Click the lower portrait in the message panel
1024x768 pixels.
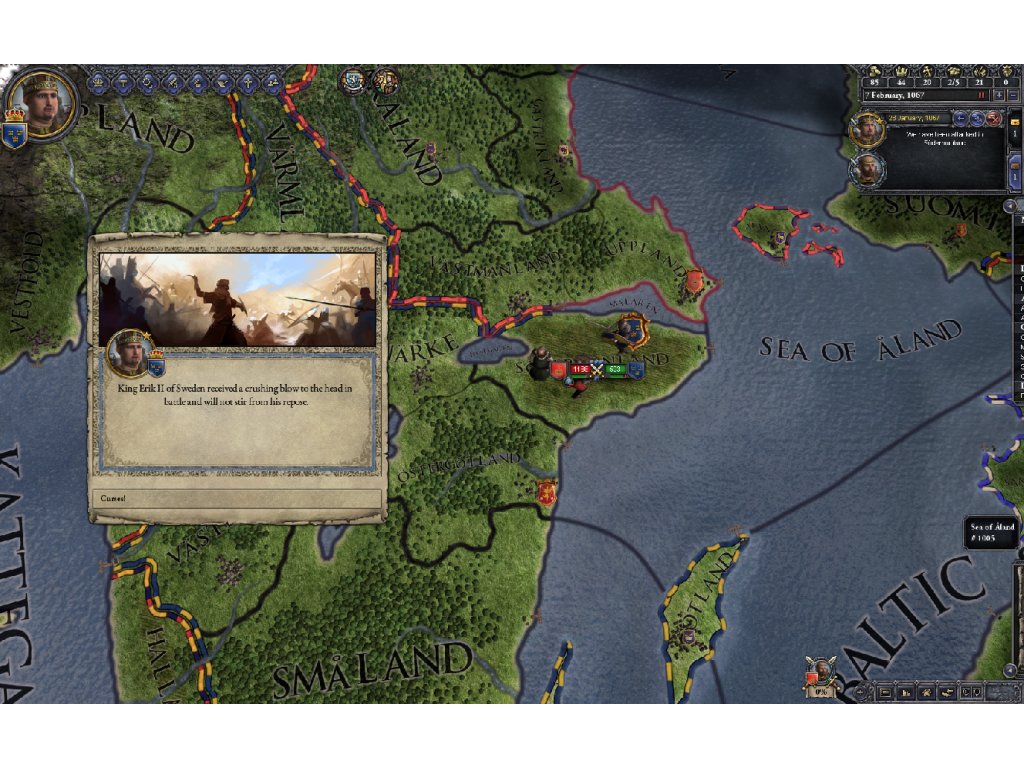pyautogui.click(x=867, y=168)
